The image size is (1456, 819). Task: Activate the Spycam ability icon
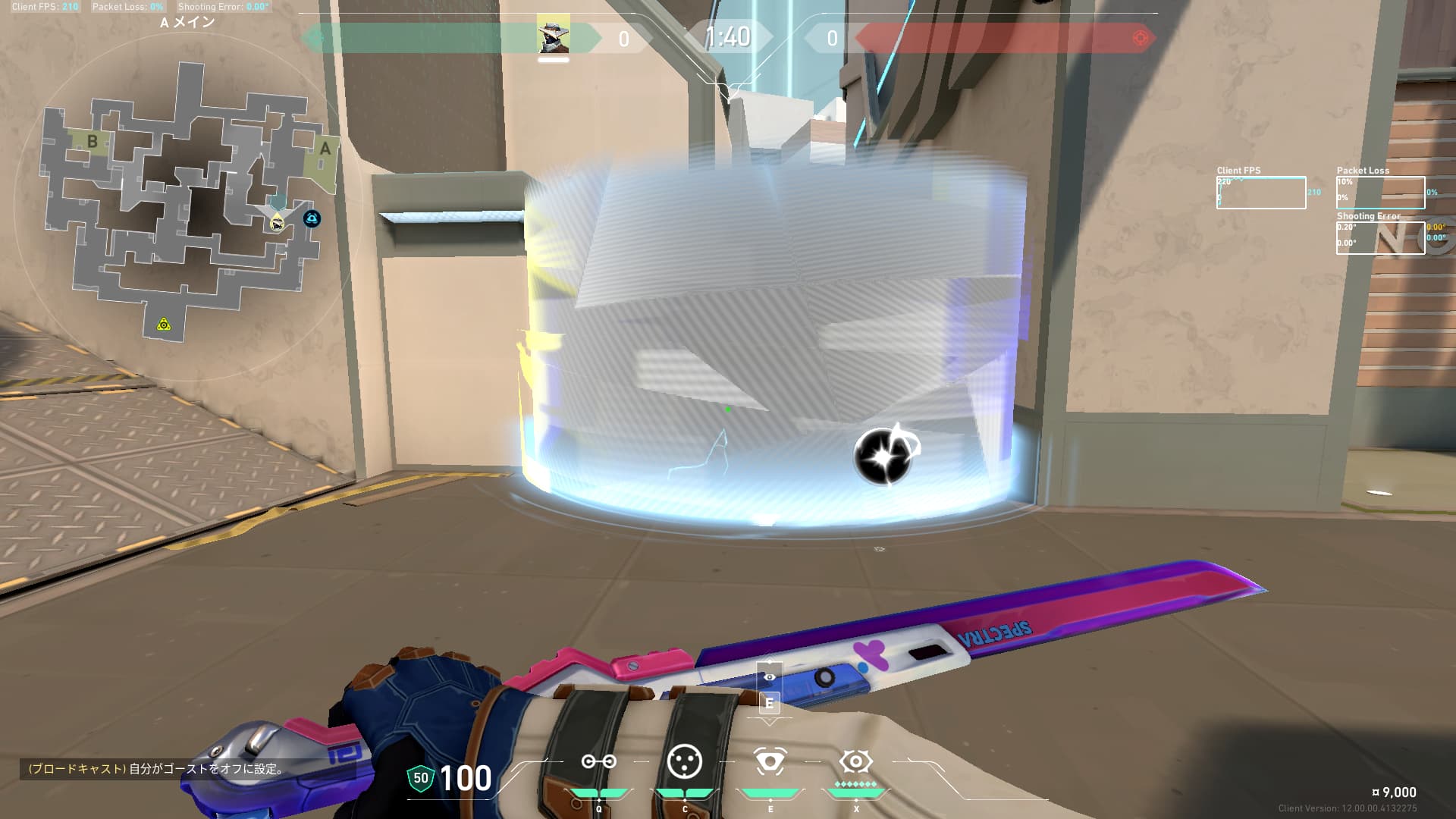tap(770, 762)
